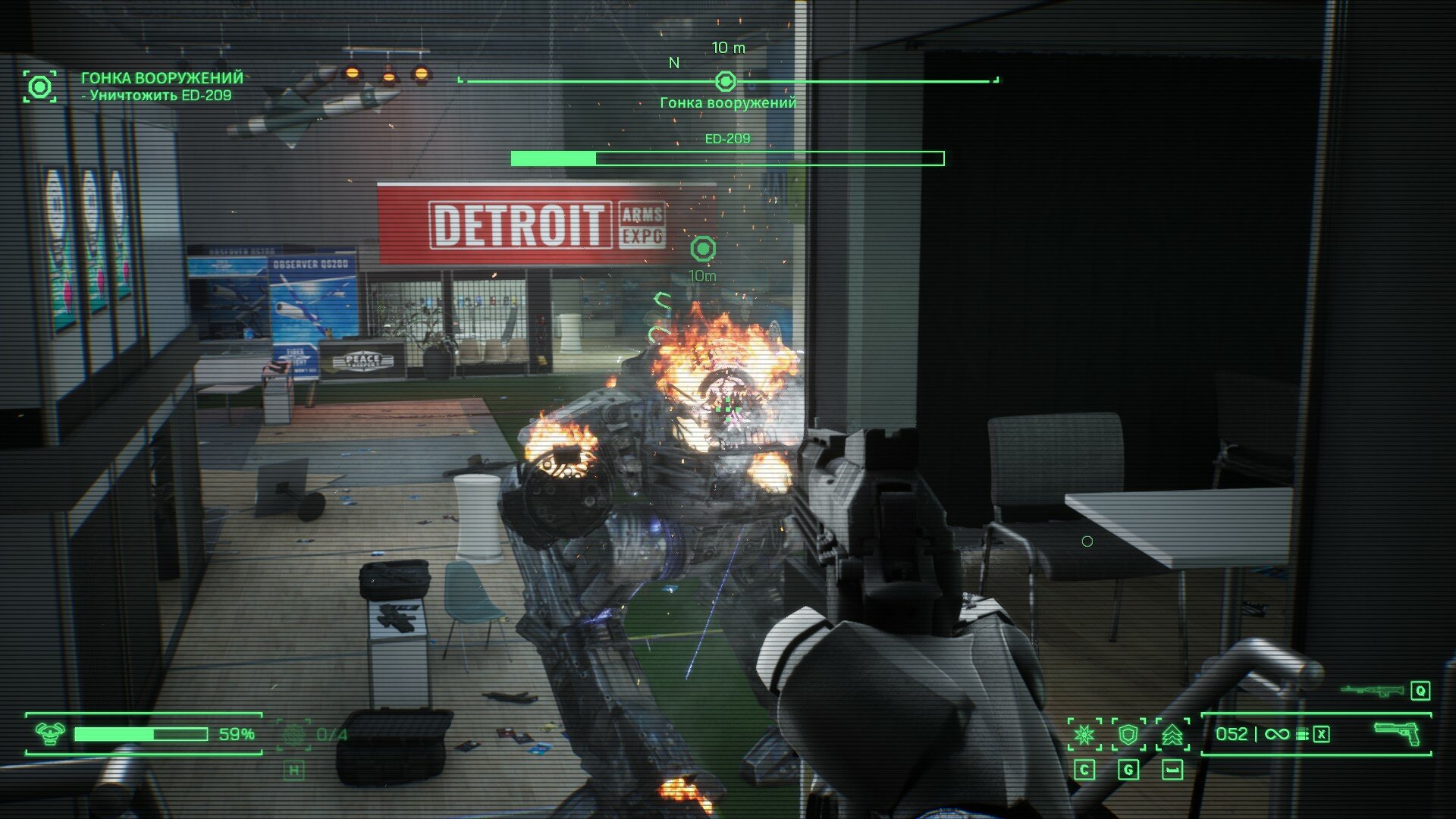Activate the shield armor ability

click(1128, 734)
